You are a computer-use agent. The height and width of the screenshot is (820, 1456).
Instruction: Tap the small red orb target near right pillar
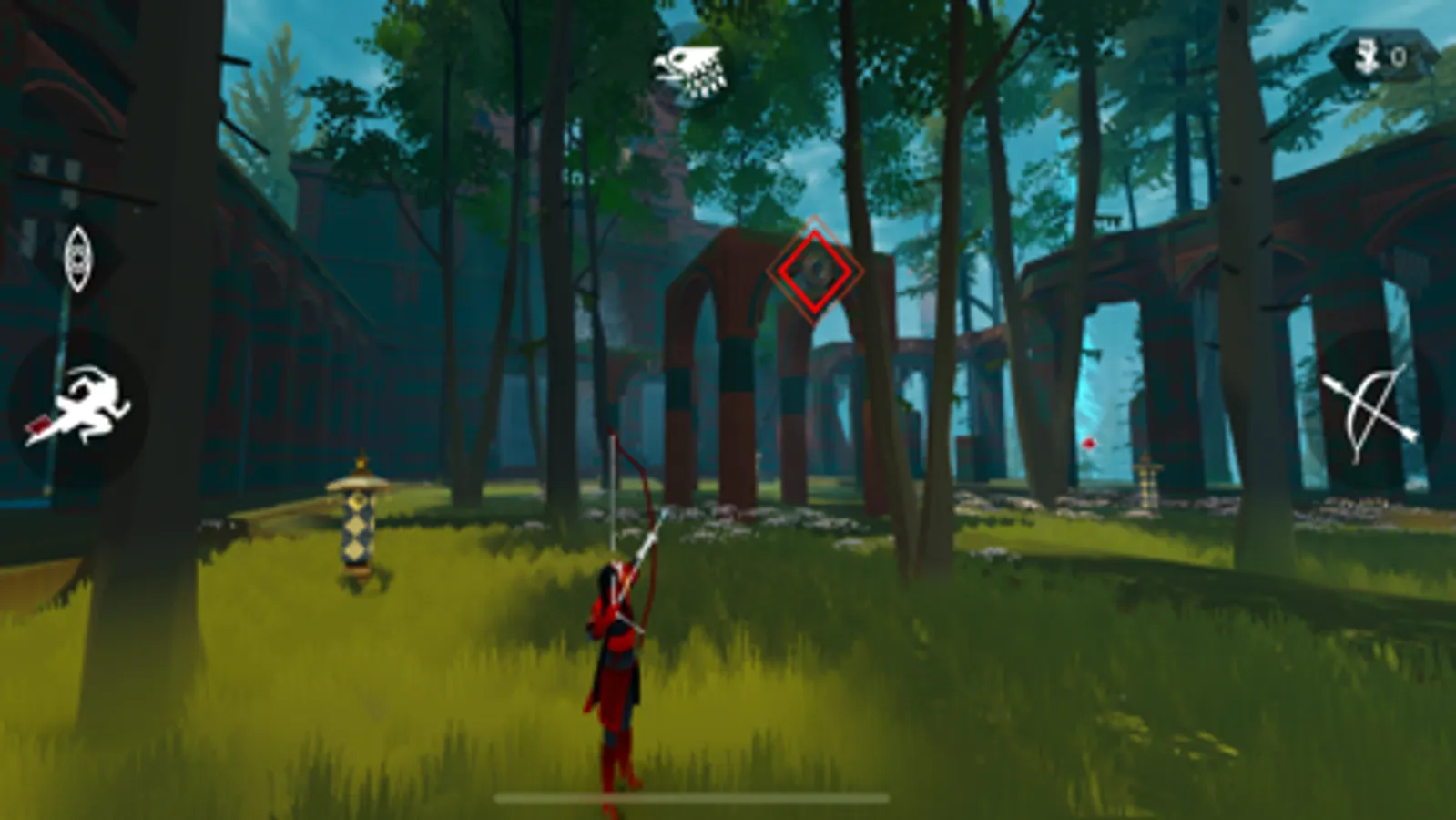coord(1087,444)
